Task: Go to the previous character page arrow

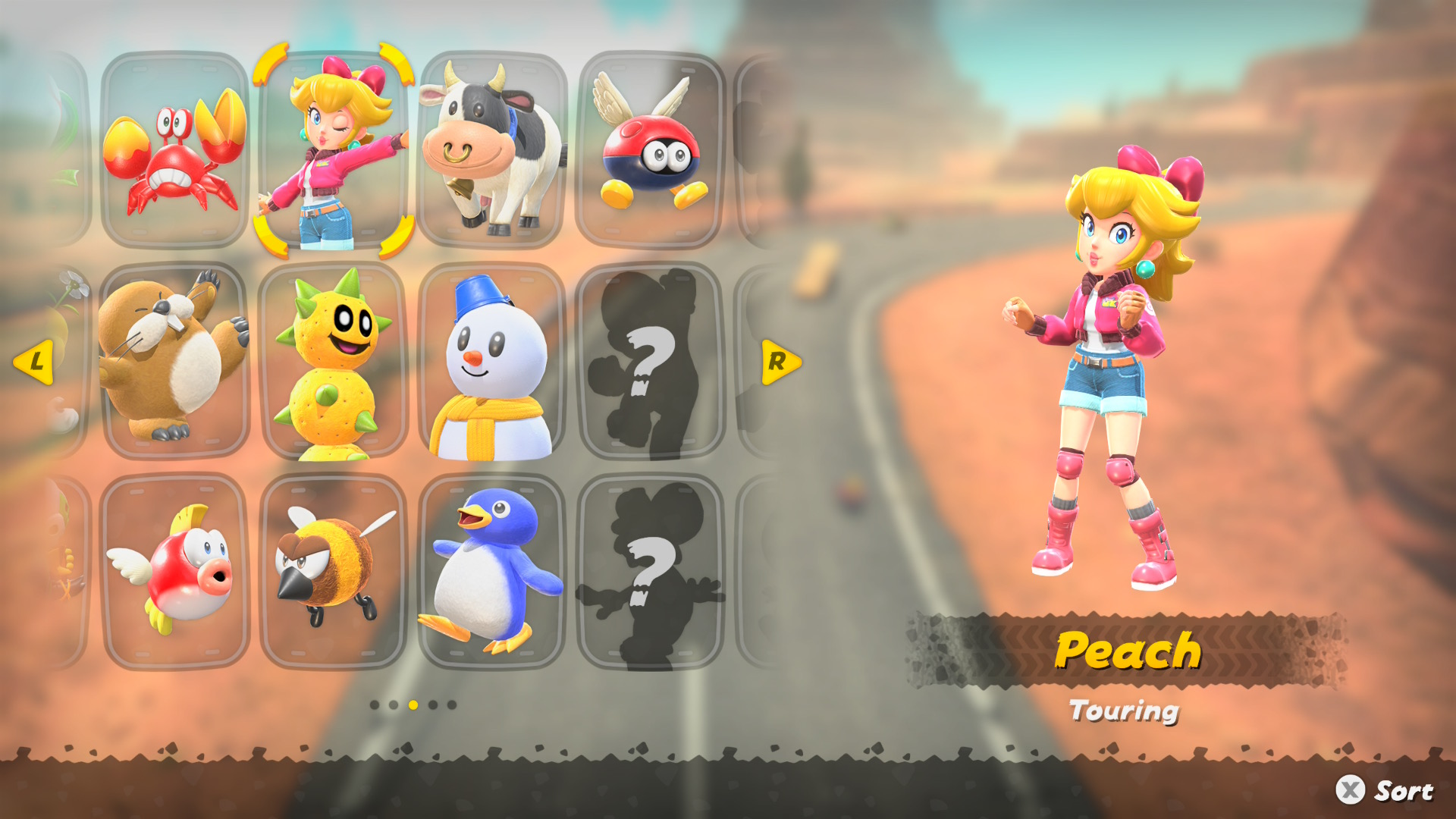Action: click(34, 362)
